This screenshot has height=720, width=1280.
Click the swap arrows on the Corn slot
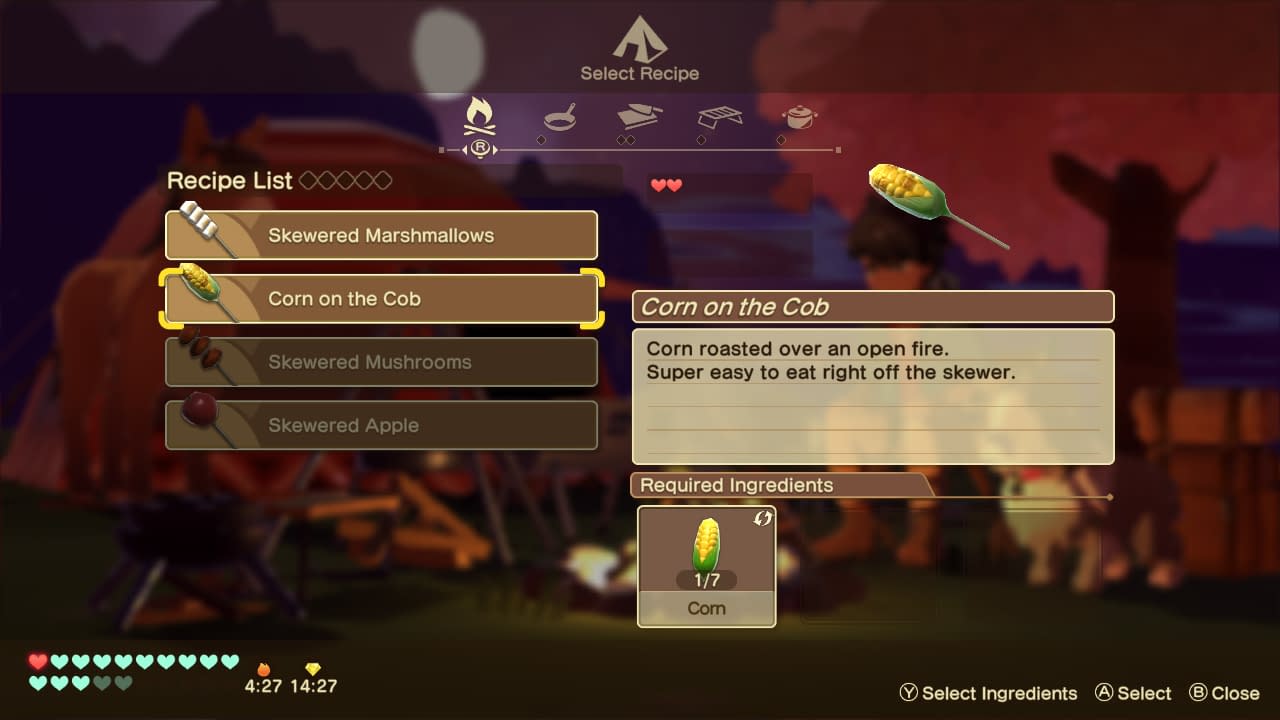tap(762, 518)
